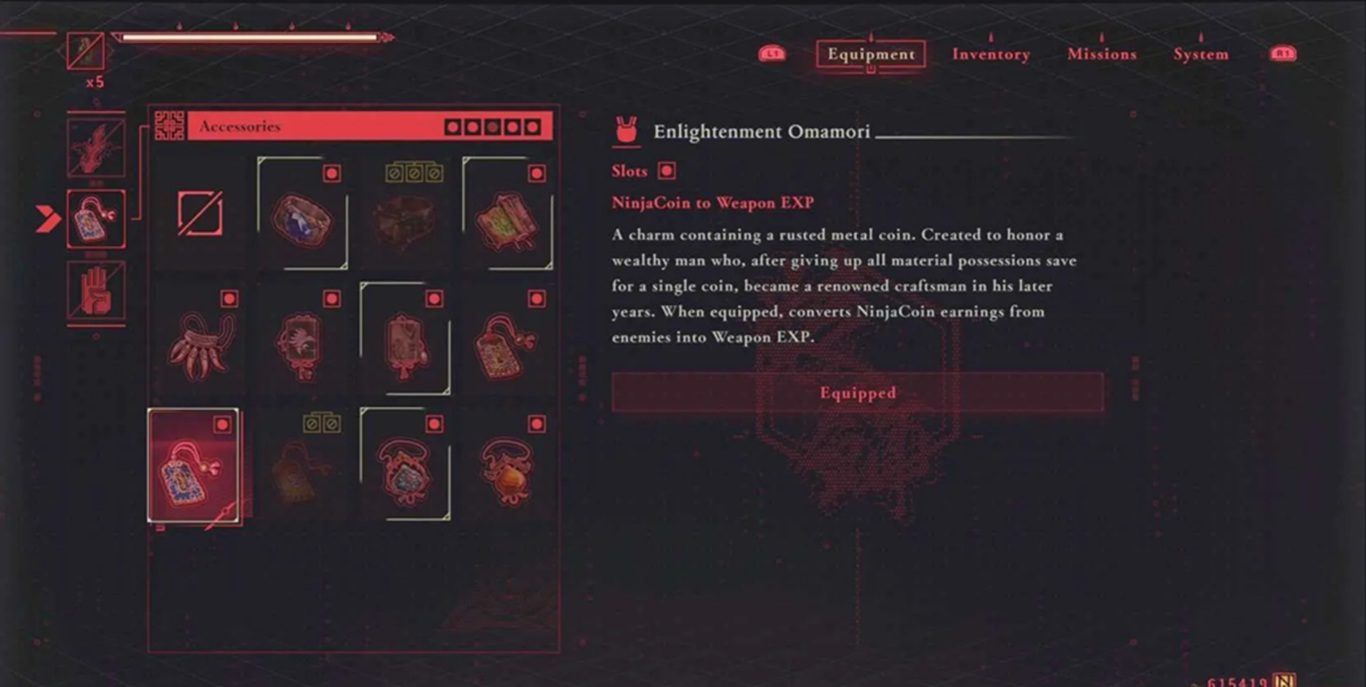Click the Equipped status button

857,393
